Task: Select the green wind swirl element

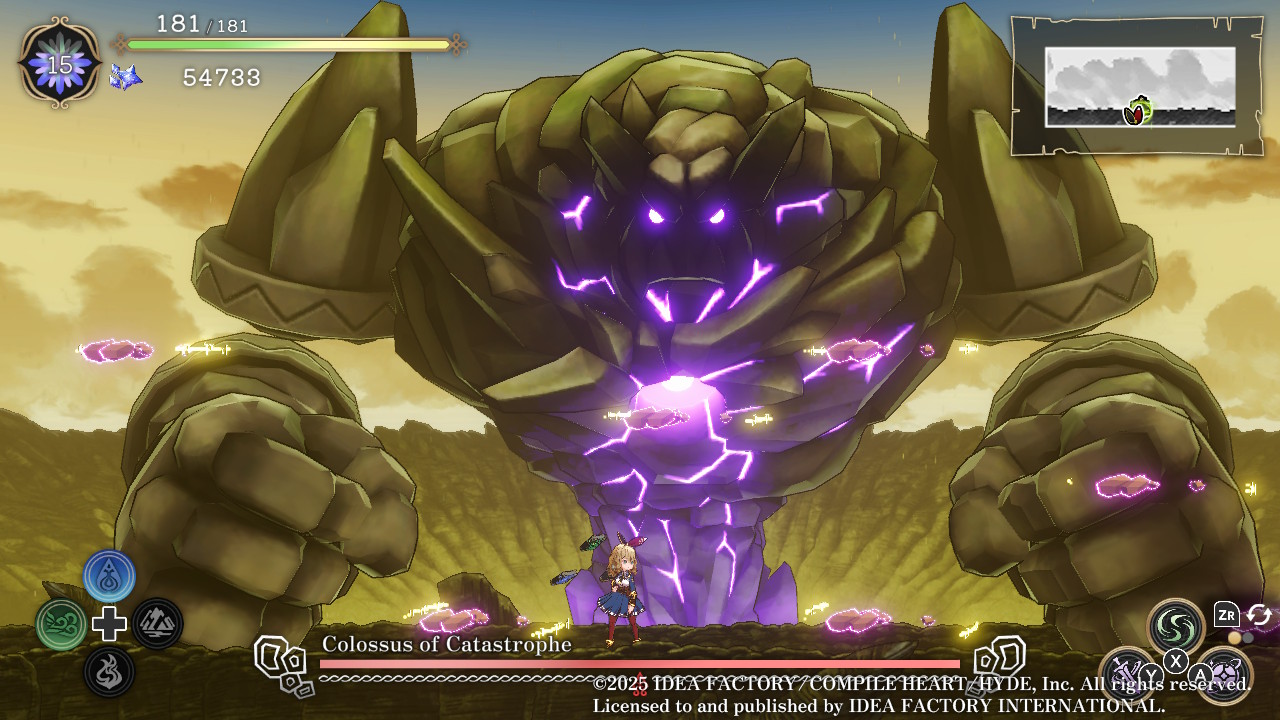Action: pyautogui.click(x=62, y=624)
